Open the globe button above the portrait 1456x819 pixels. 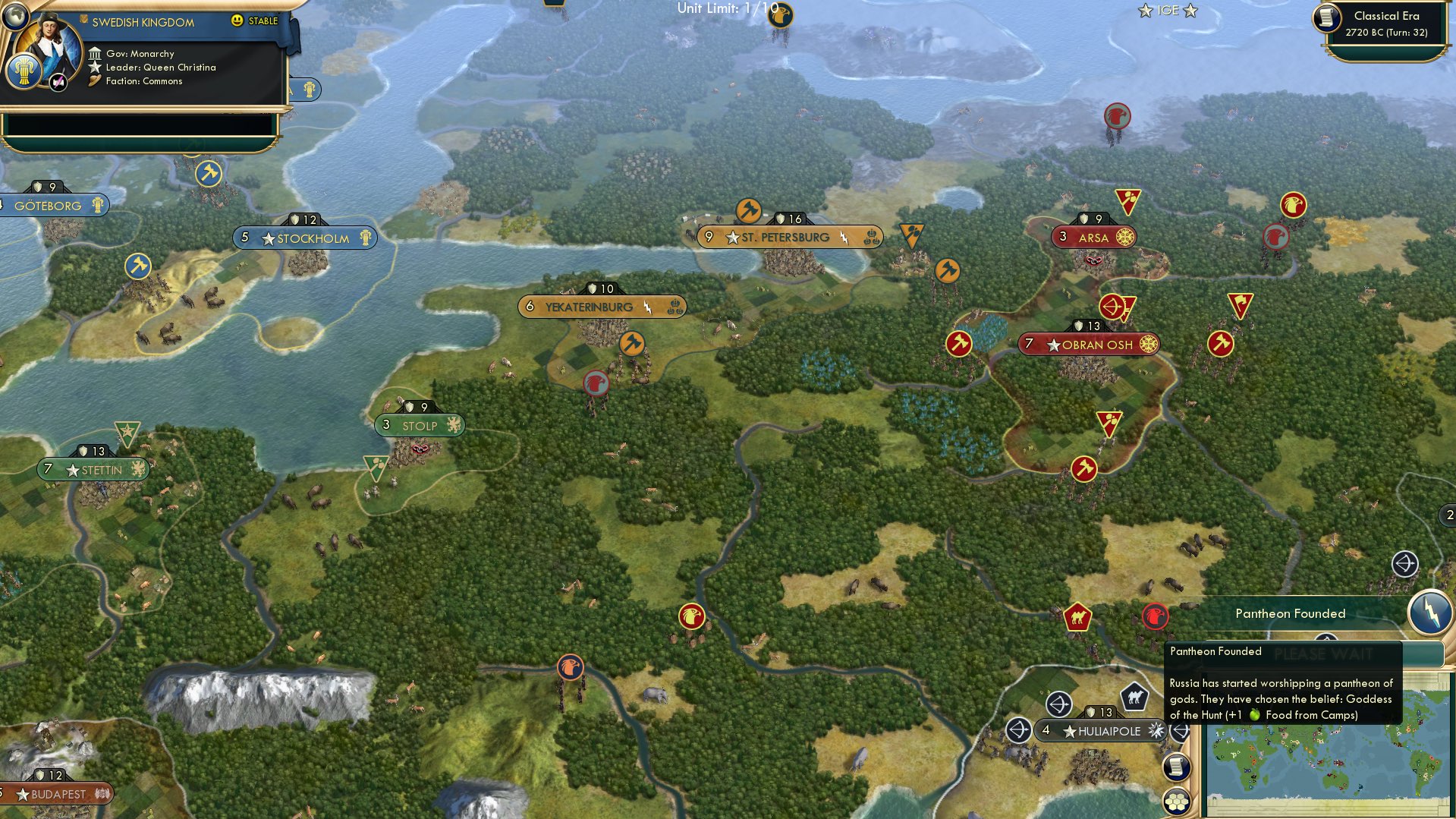14,14
